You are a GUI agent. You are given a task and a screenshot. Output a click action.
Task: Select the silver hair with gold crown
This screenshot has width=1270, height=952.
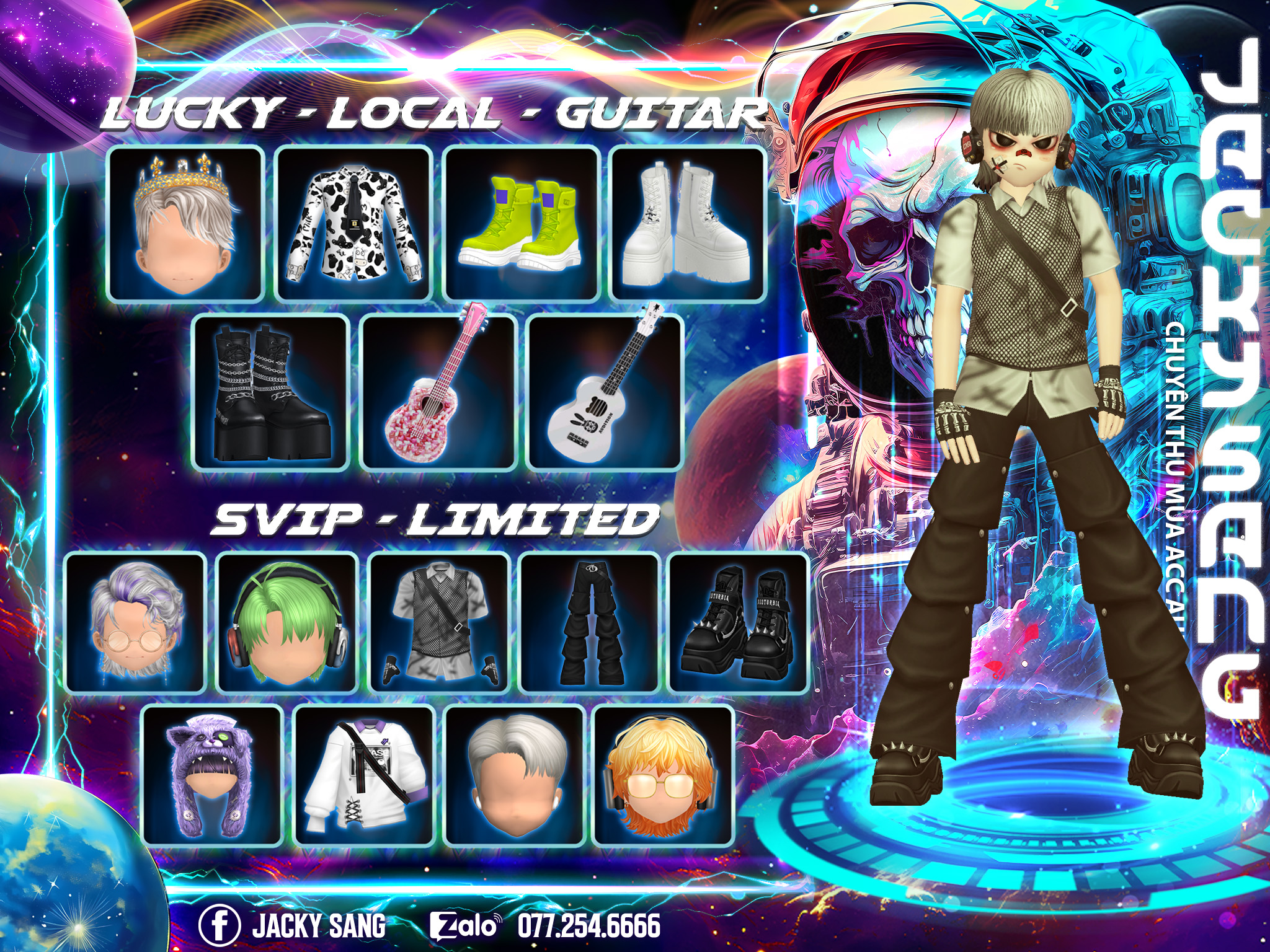[x=185, y=224]
